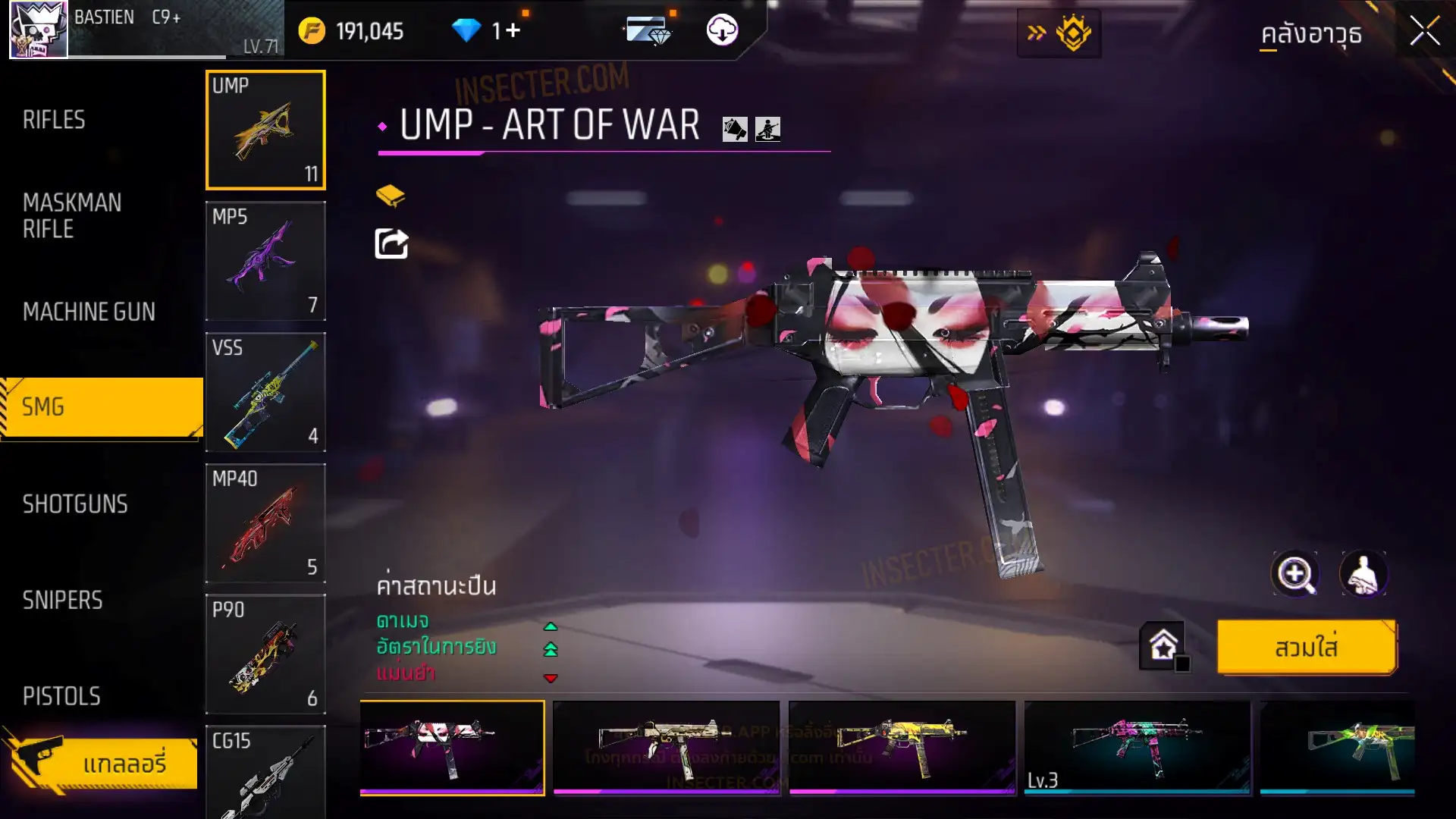Open the Bastien player profile avatar
Screen dimensions: 1456x819
(x=38, y=30)
